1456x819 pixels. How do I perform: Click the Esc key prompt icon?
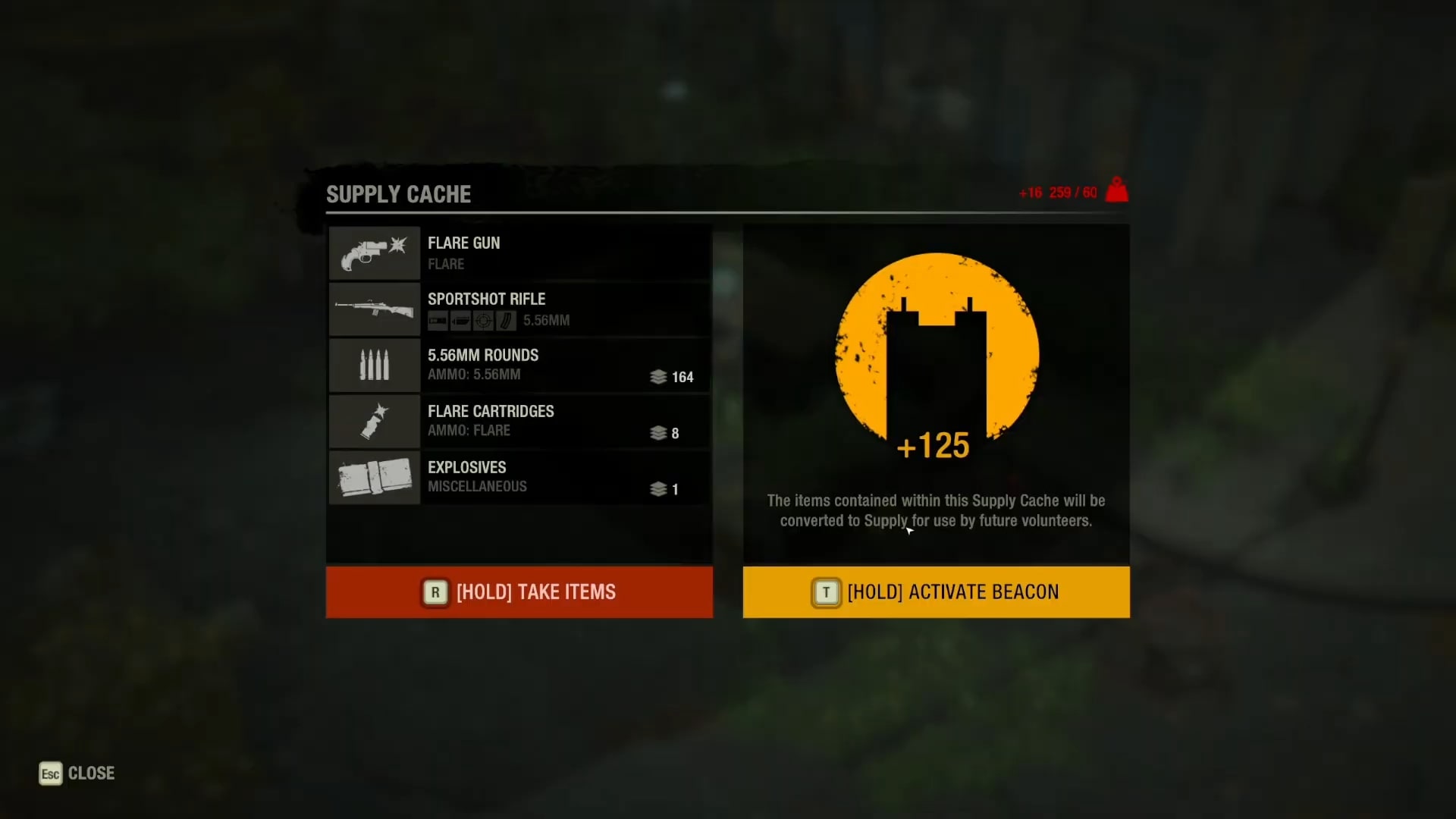click(x=49, y=773)
